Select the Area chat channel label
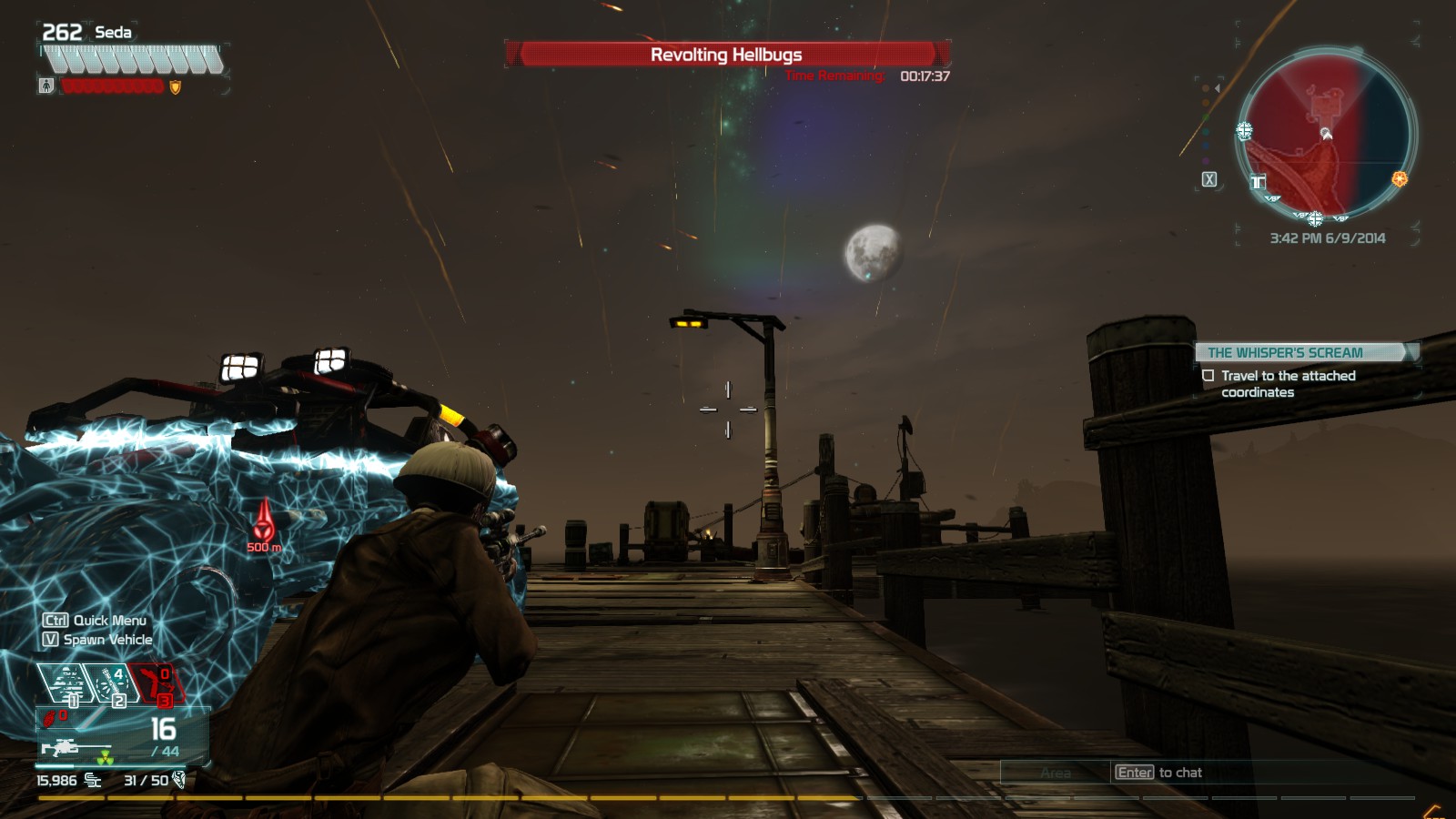 point(1056,773)
